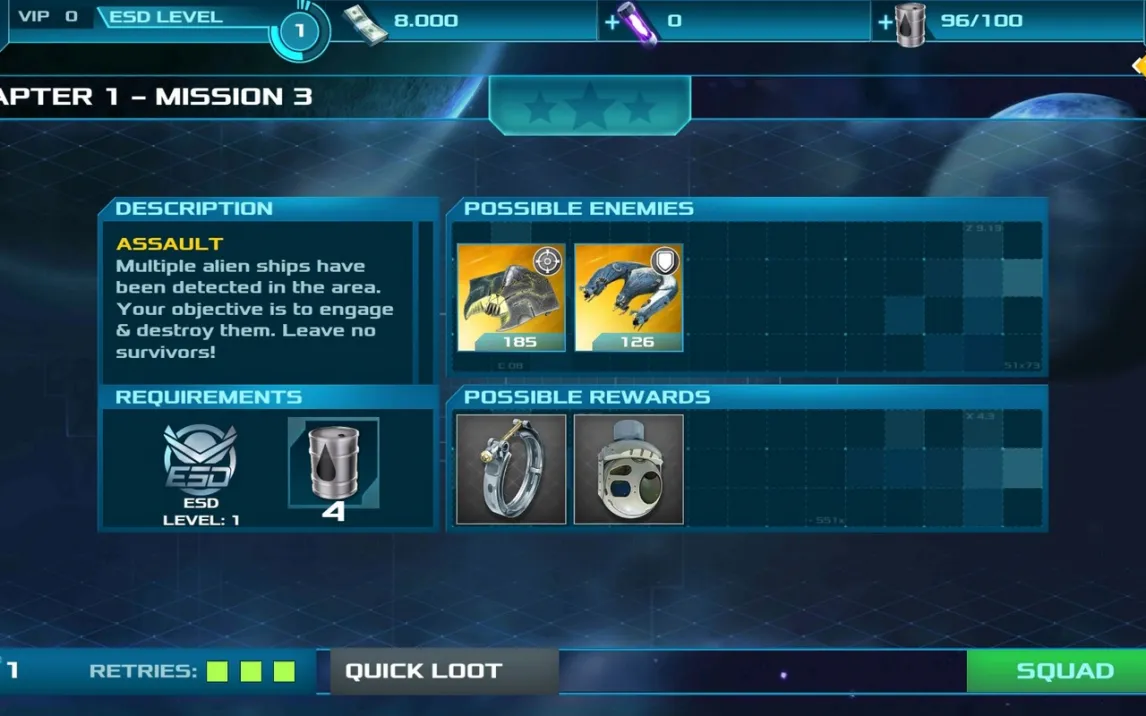View the metal clamp ring reward
This screenshot has height=716, width=1146.
[511, 469]
